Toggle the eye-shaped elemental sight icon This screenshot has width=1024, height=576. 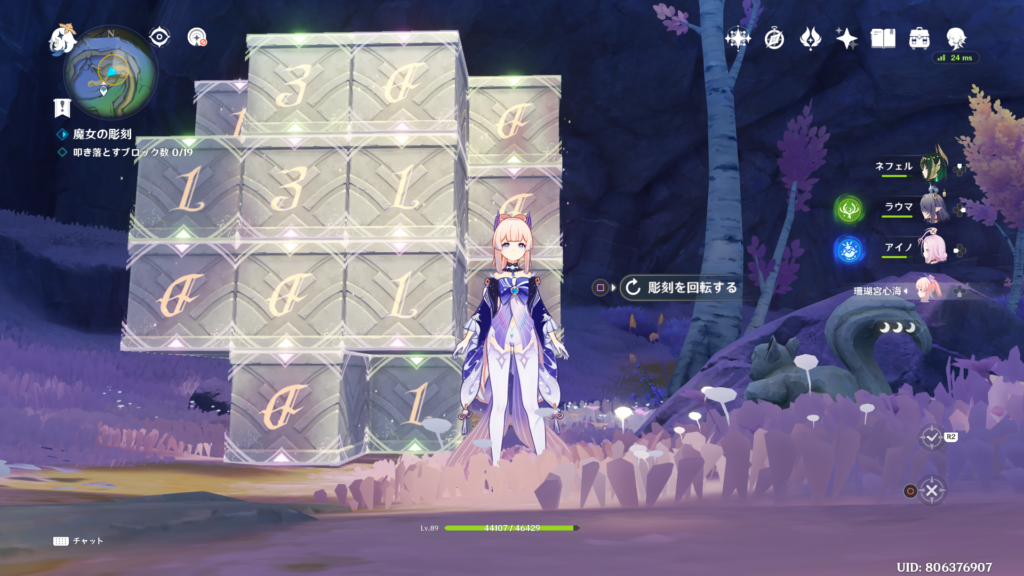tap(159, 37)
